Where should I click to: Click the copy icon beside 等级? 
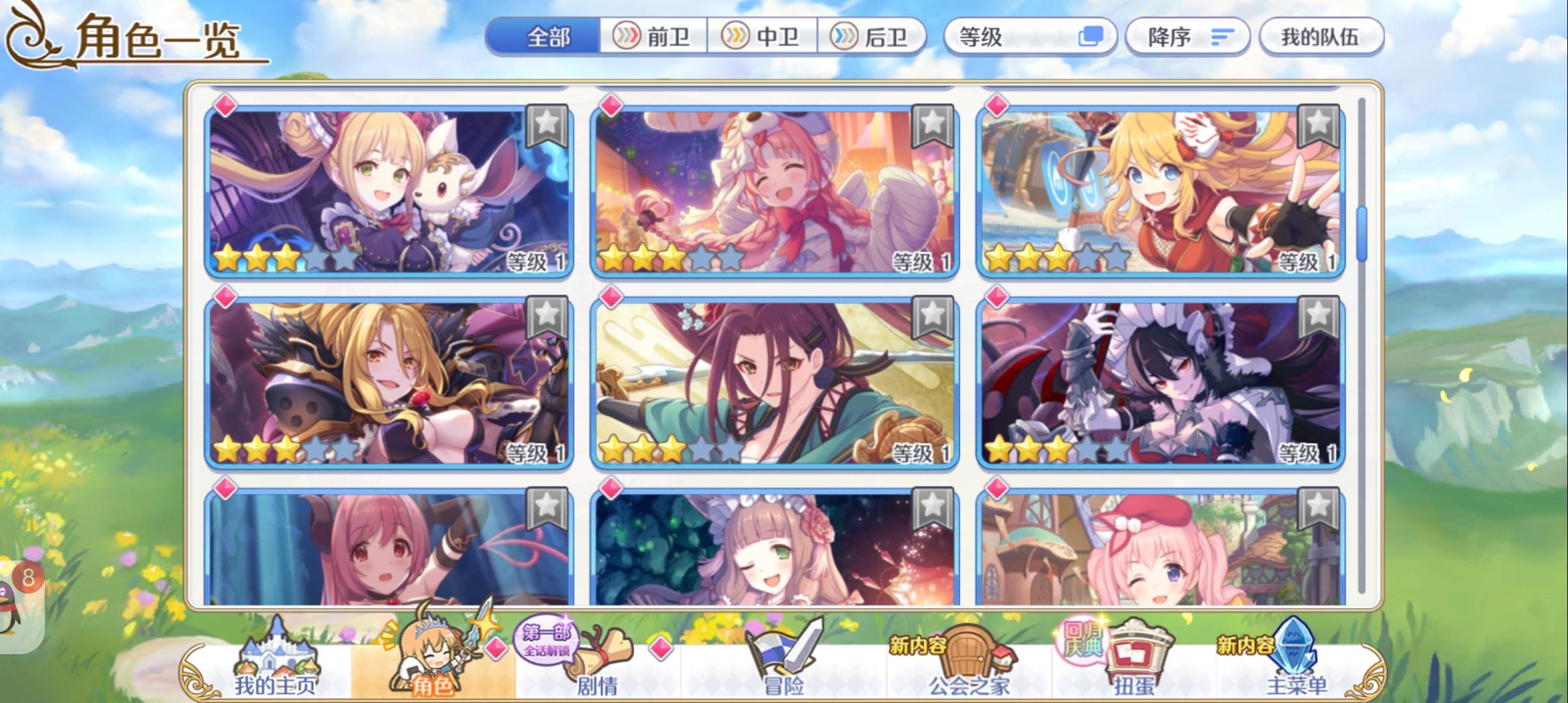point(1091,37)
